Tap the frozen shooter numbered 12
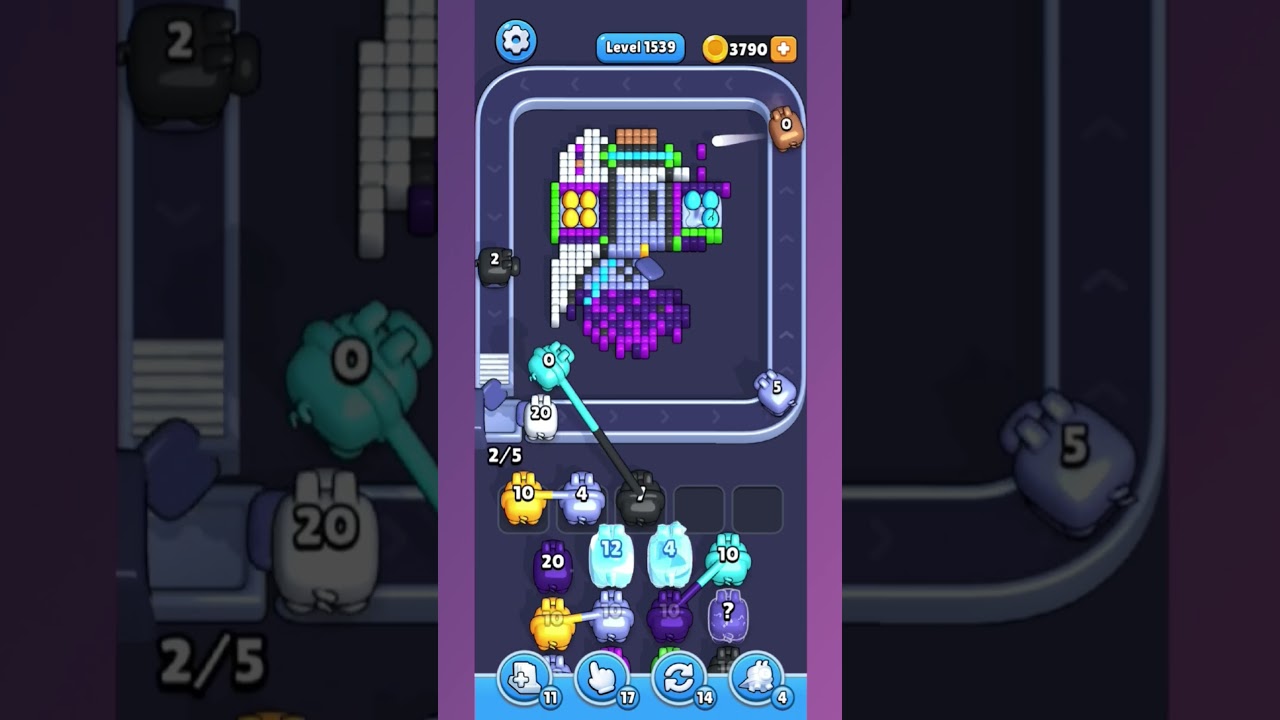The image size is (1280, 720). (x=612, y=555)
